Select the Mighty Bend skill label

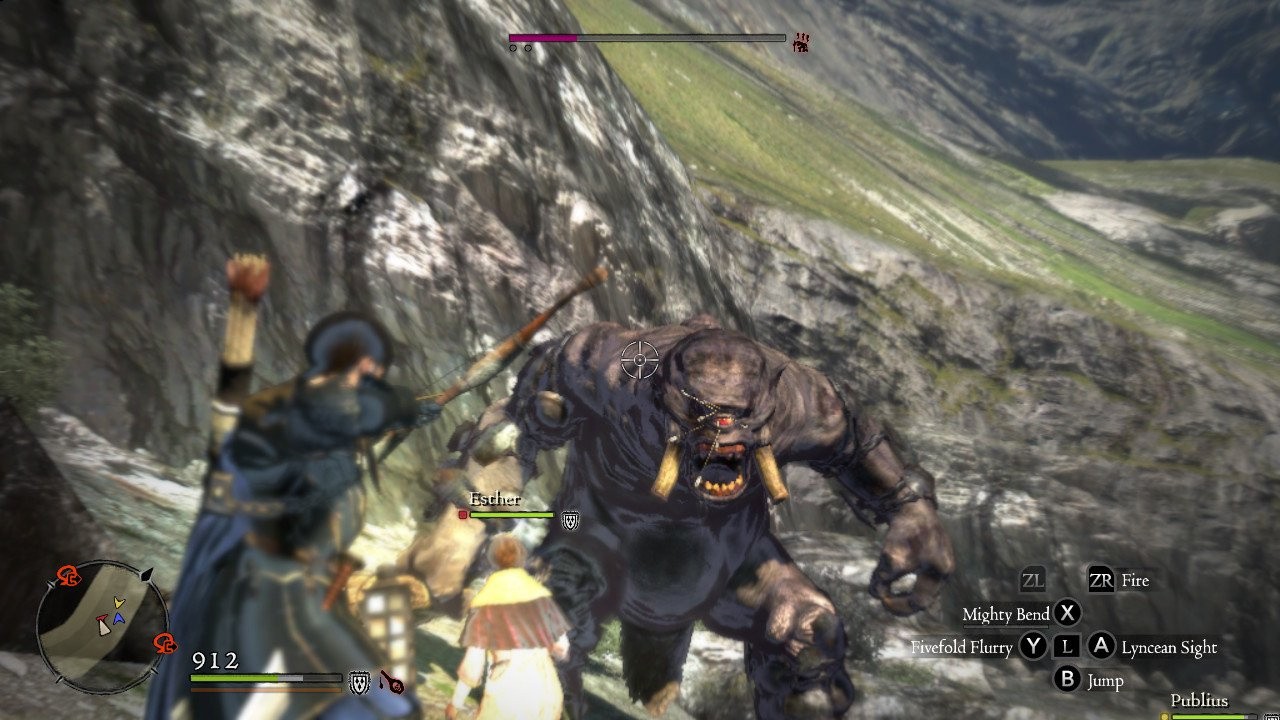click(1005, 614)
